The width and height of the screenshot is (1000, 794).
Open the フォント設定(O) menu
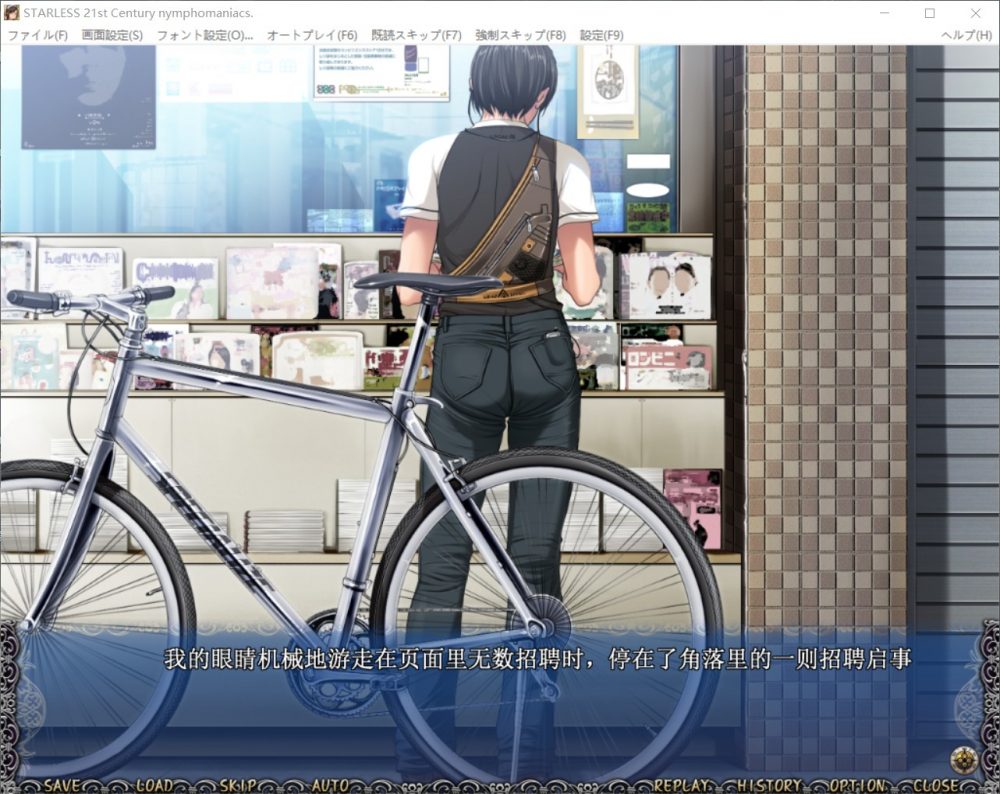[x=205, y=35]
